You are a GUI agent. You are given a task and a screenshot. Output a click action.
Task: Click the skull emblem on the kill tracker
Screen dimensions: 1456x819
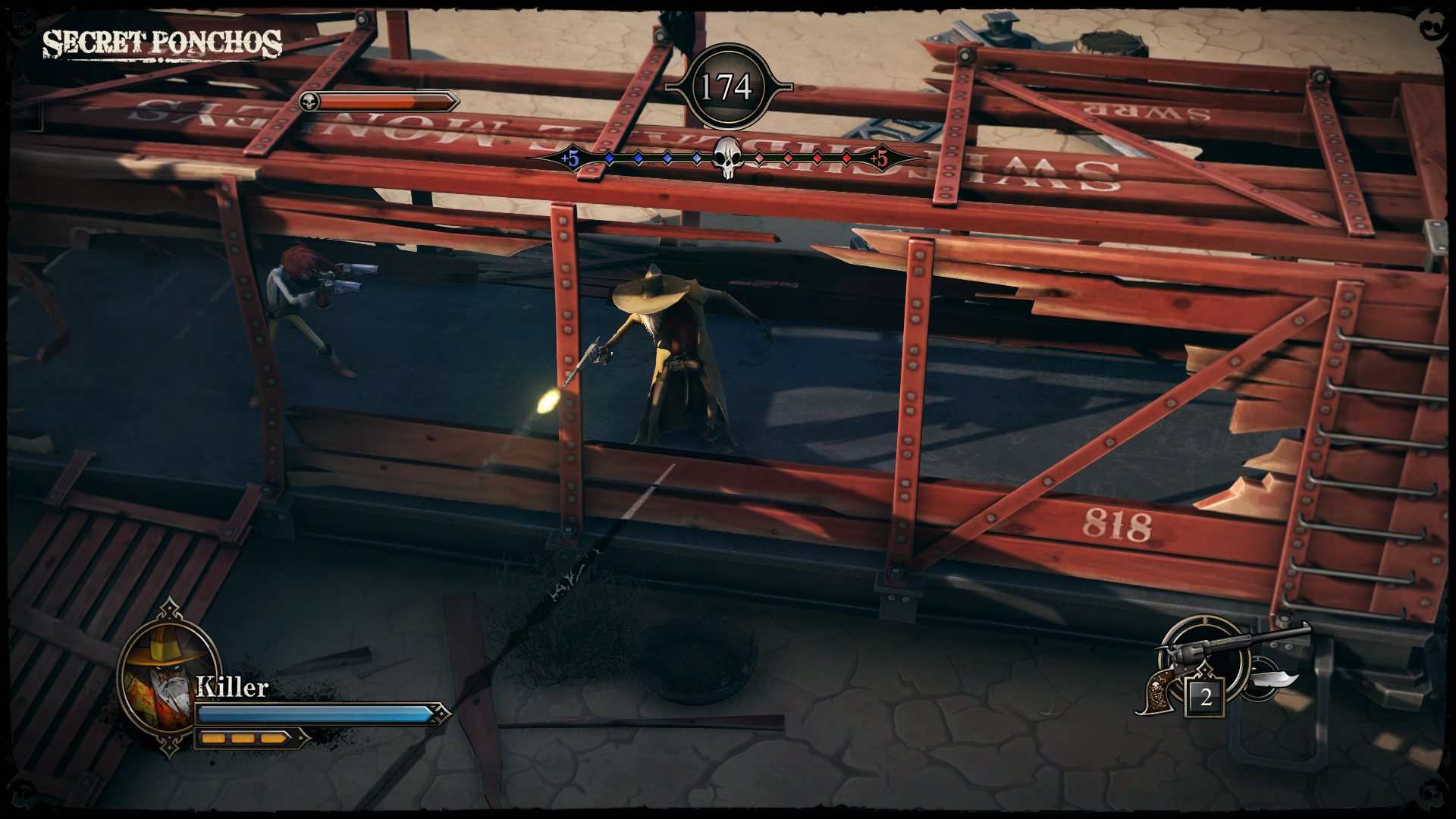point(726,158)
